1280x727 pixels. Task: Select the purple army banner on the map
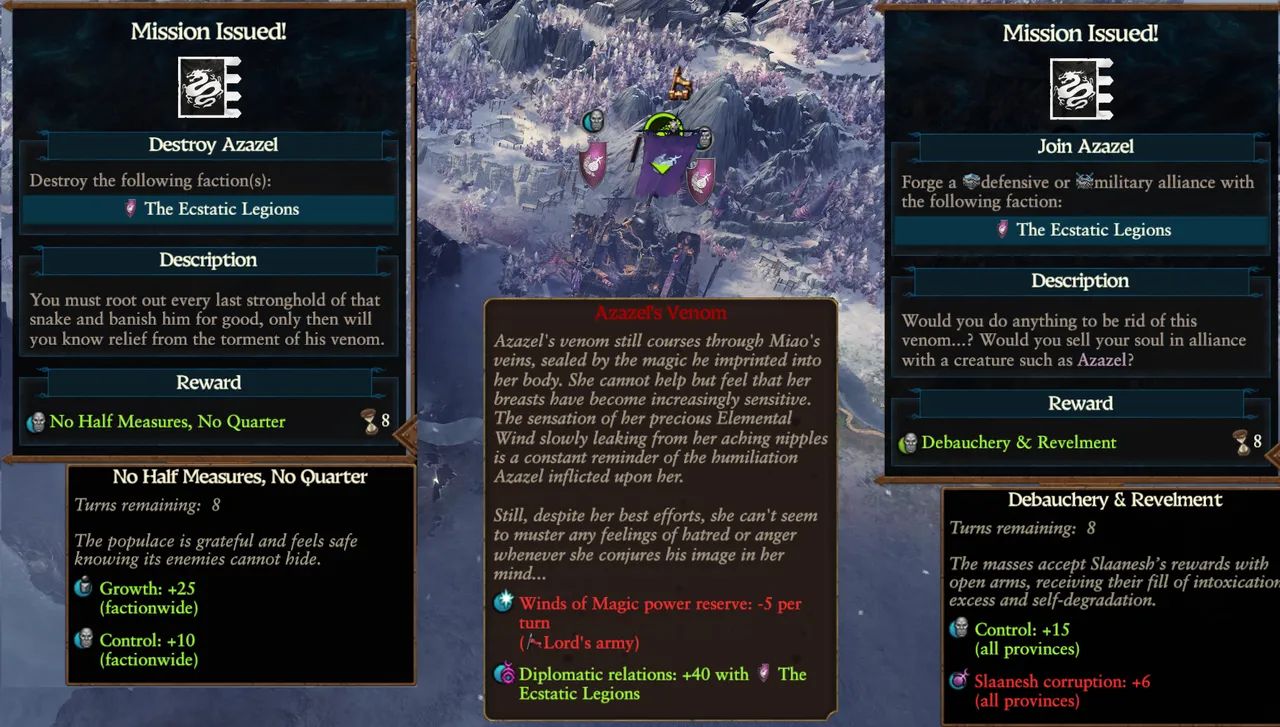tap(659, 167)
